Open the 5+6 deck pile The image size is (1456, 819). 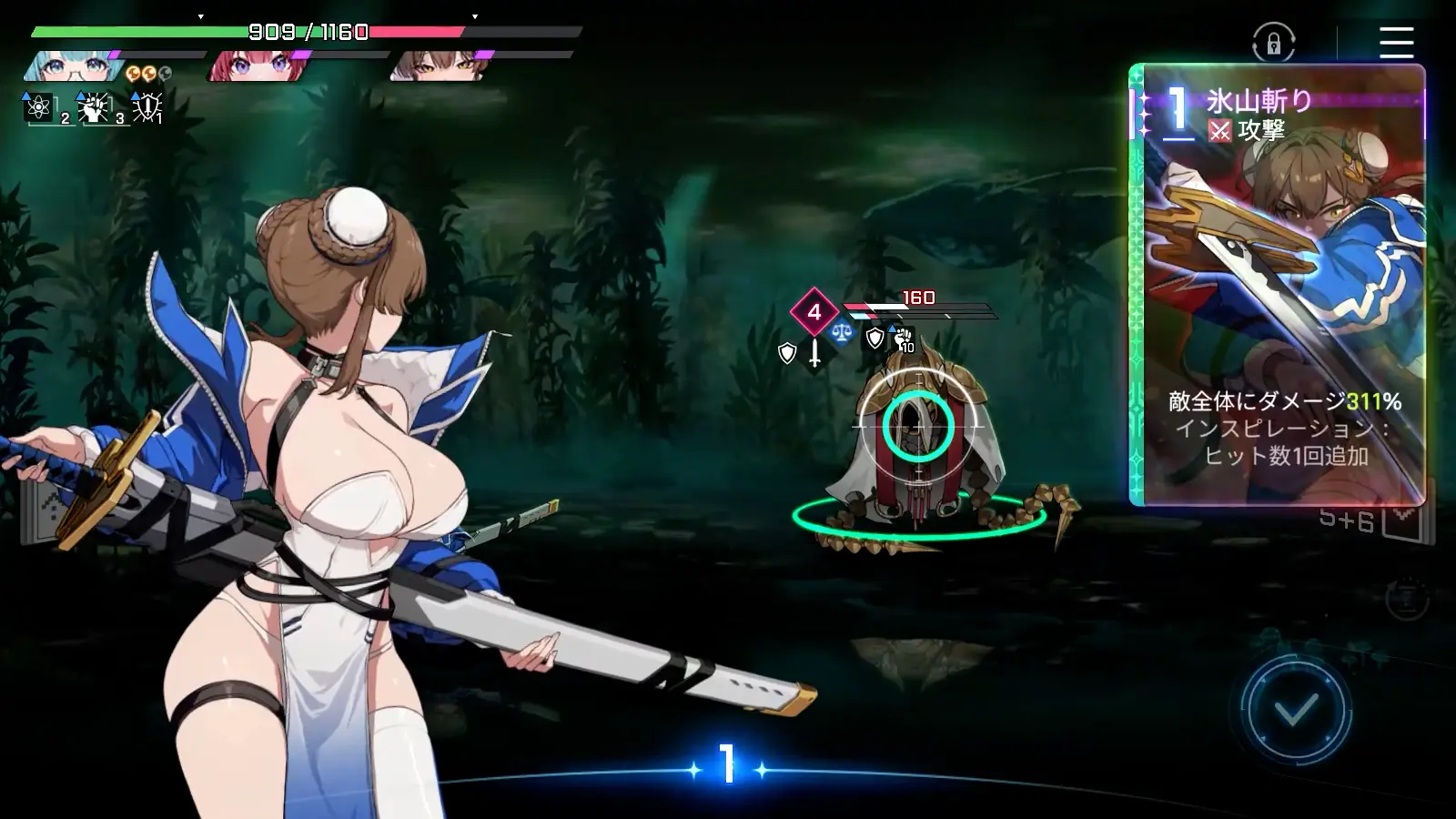(x=1365, y=521)
